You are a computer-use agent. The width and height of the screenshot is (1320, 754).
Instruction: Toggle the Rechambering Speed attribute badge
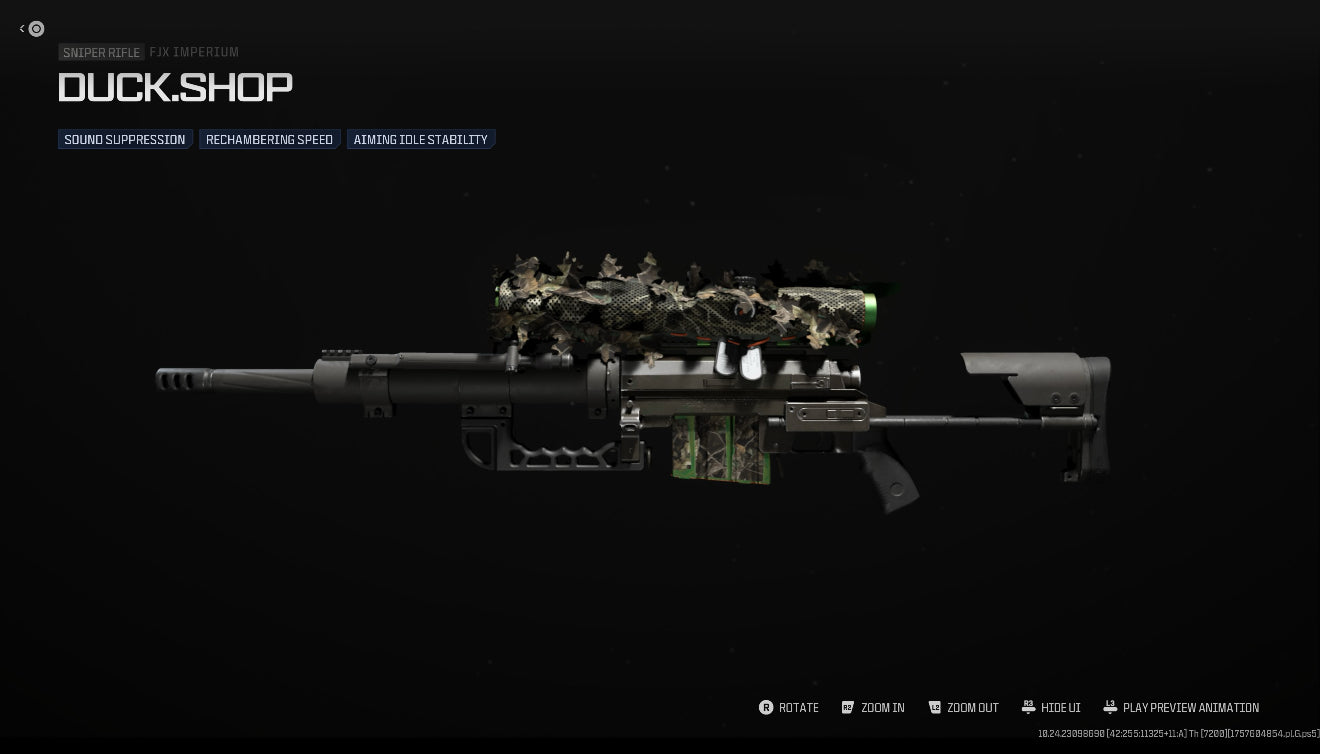pos(269,139)
